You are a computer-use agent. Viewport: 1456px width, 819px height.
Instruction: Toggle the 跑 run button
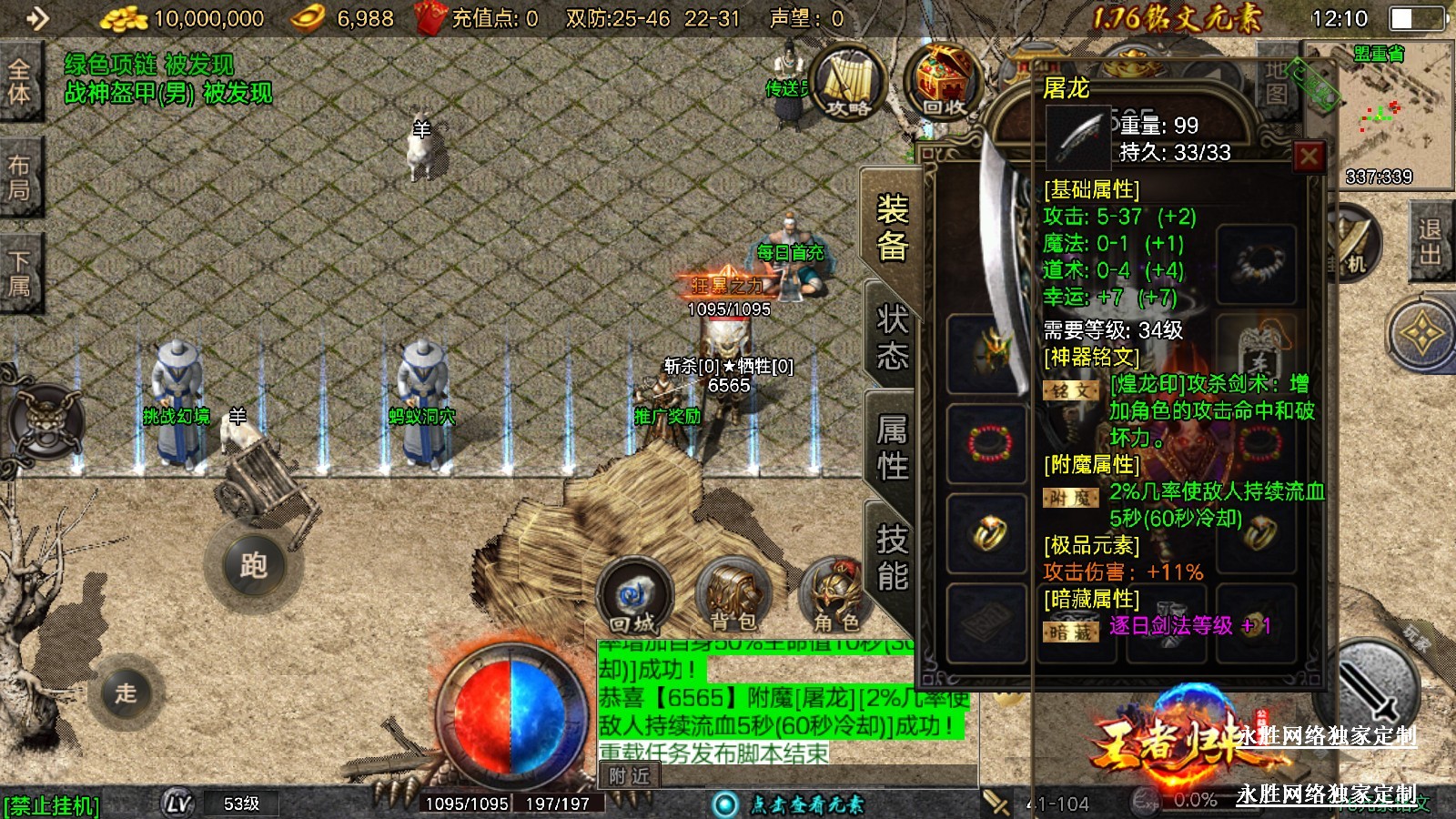[252, 566]
